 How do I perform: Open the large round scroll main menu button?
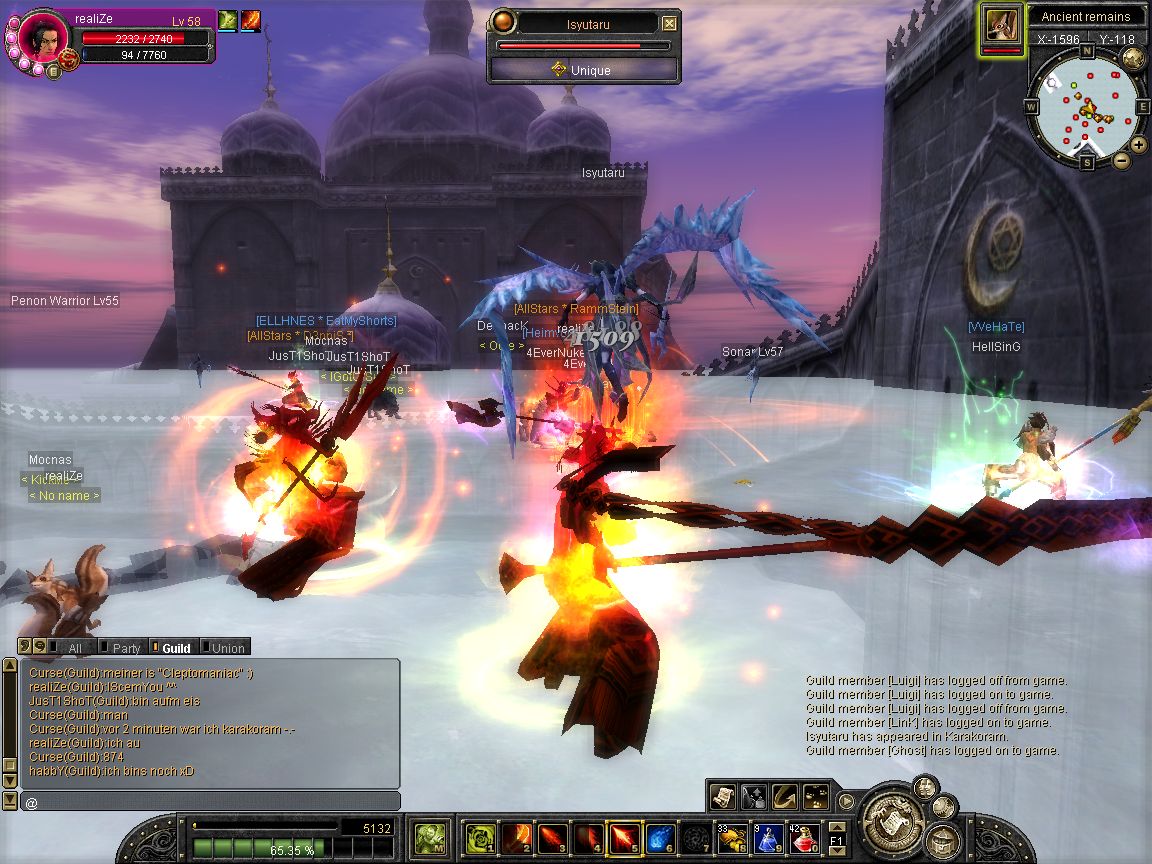coord(889,822)
